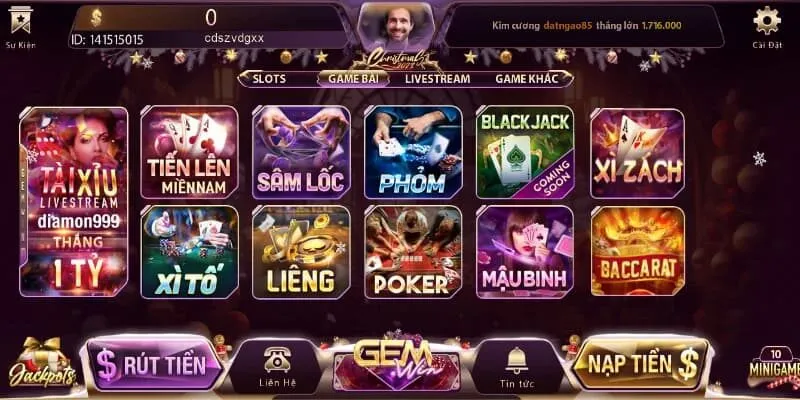Play the Xì Zách game
Image resolution: width=800 pixels, height=400 pixels.
[637, 152]
